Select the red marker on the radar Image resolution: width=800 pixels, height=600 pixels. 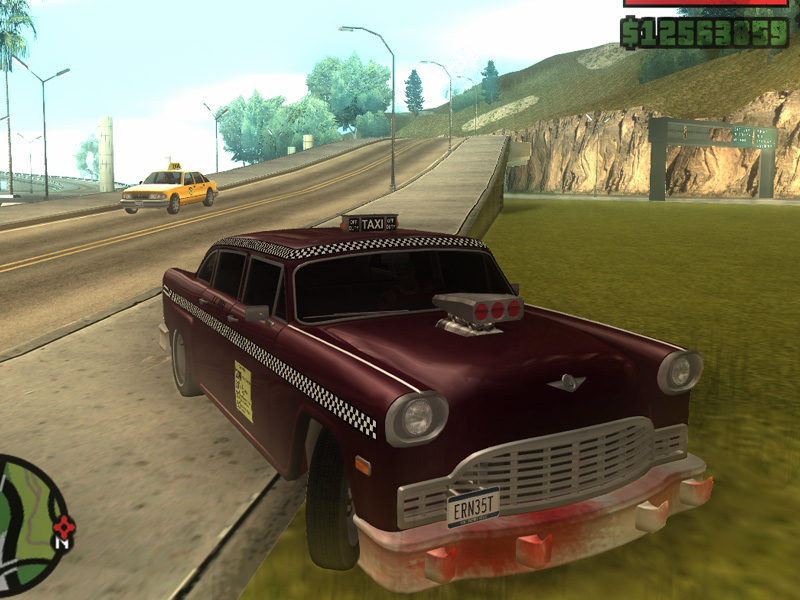click(x=63, y=525)
